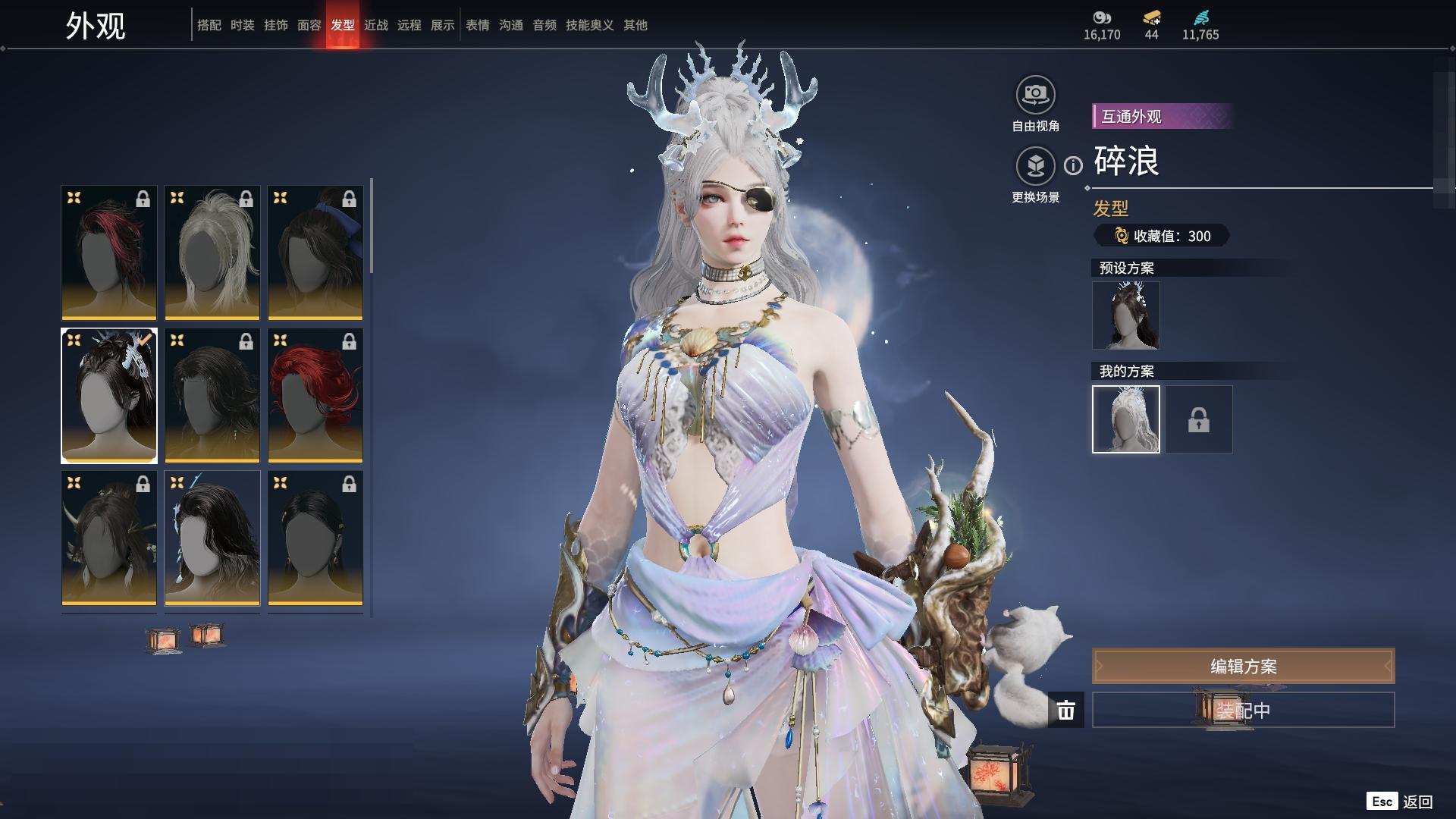Choose the white-haired 我的方案 thumbnail
The image size is (1456, 819).
click(1126, 419)
